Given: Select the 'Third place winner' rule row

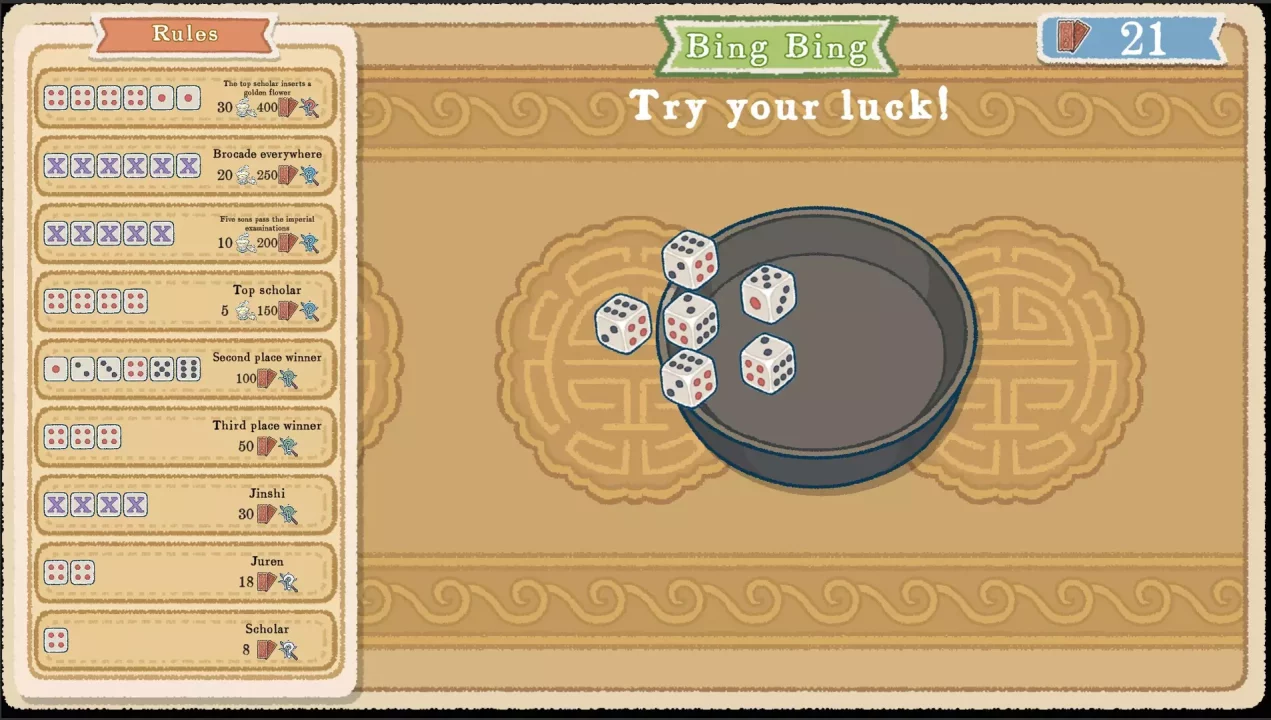Looking at the screenshot, I should coord(185,437).
